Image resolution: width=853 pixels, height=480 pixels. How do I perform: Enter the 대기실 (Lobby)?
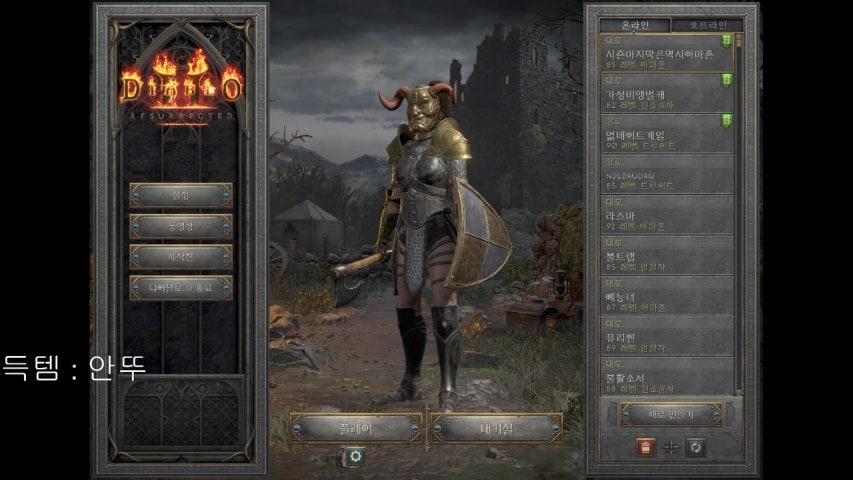click(497, 428)
